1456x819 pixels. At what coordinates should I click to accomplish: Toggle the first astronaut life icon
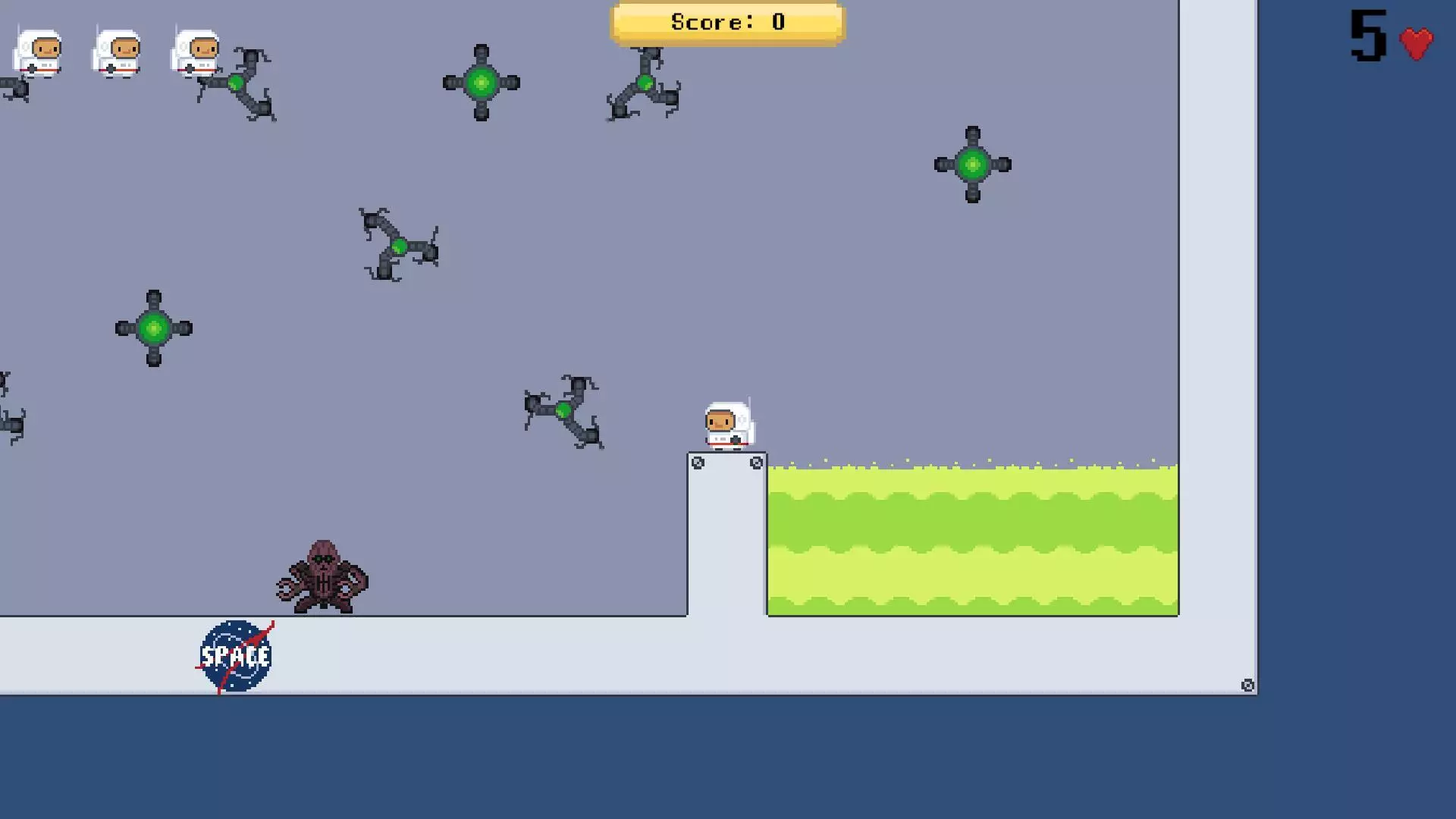pyautogui.click(x=39, y=52)
